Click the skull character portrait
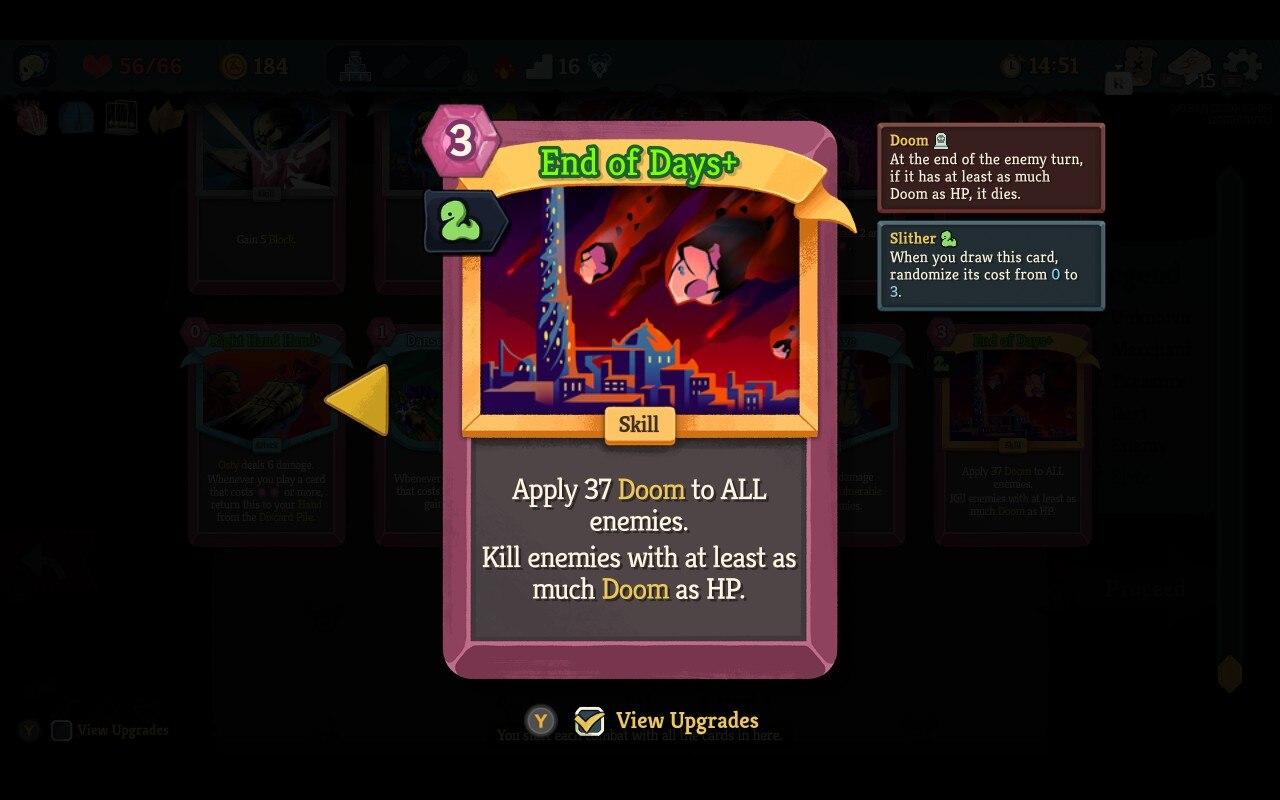The height and width of the screenshot is (800, 1280). pos(36,66)
